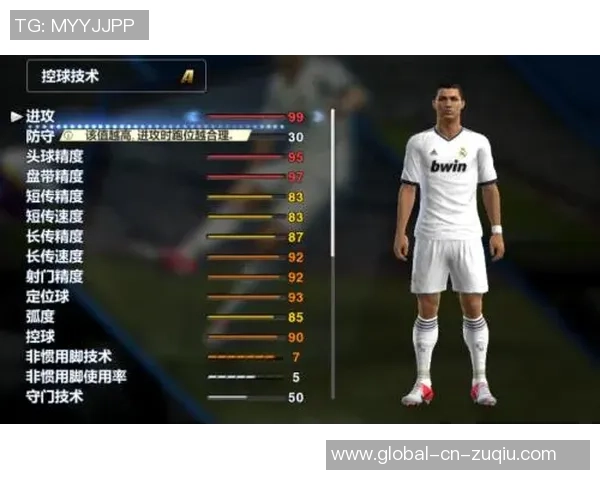Choose the 头球精度 stat row
600x480 pixels.
(54, 157)
